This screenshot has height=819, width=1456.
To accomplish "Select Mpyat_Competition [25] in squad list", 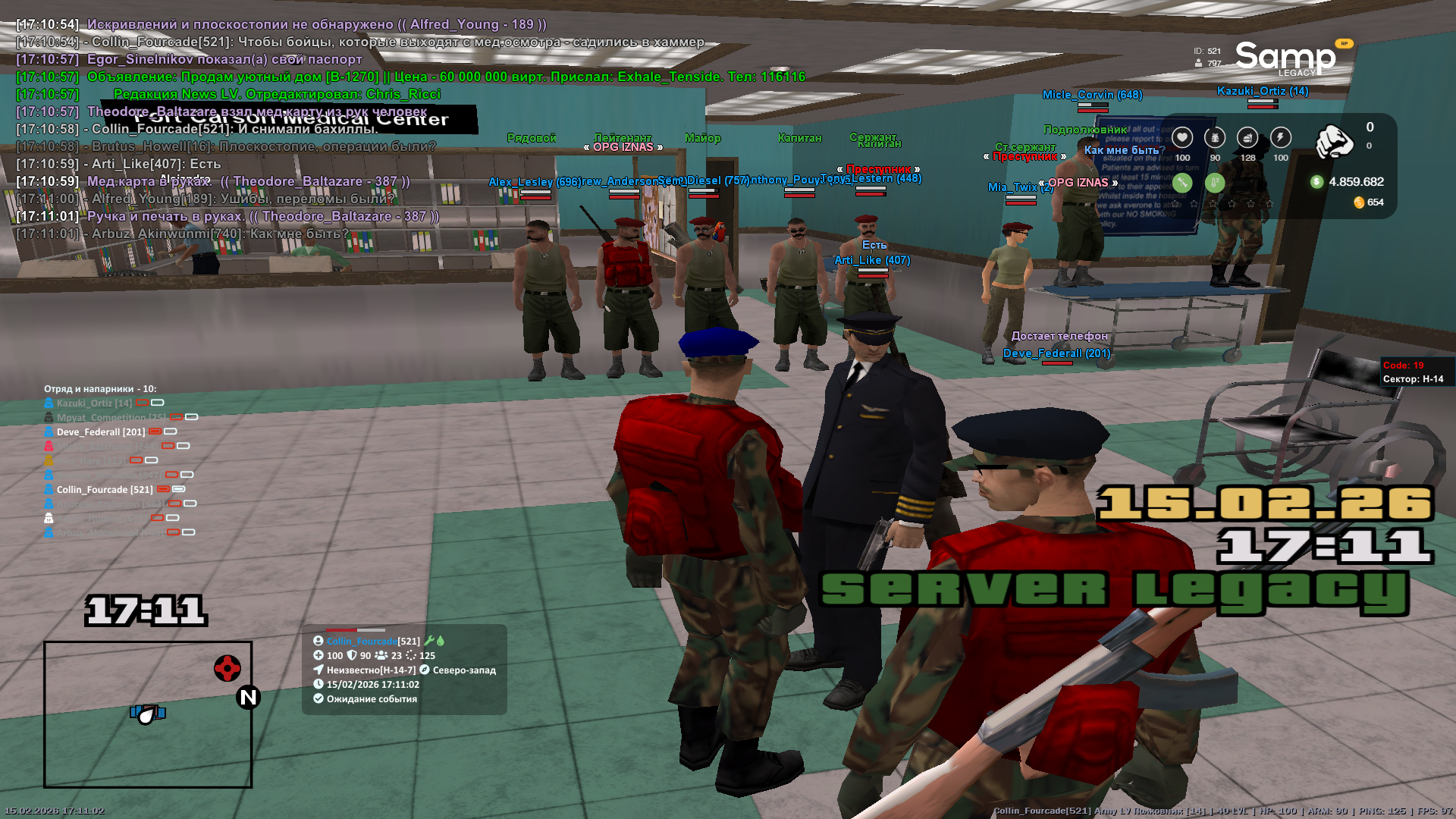I will click(x=111, y=418).
